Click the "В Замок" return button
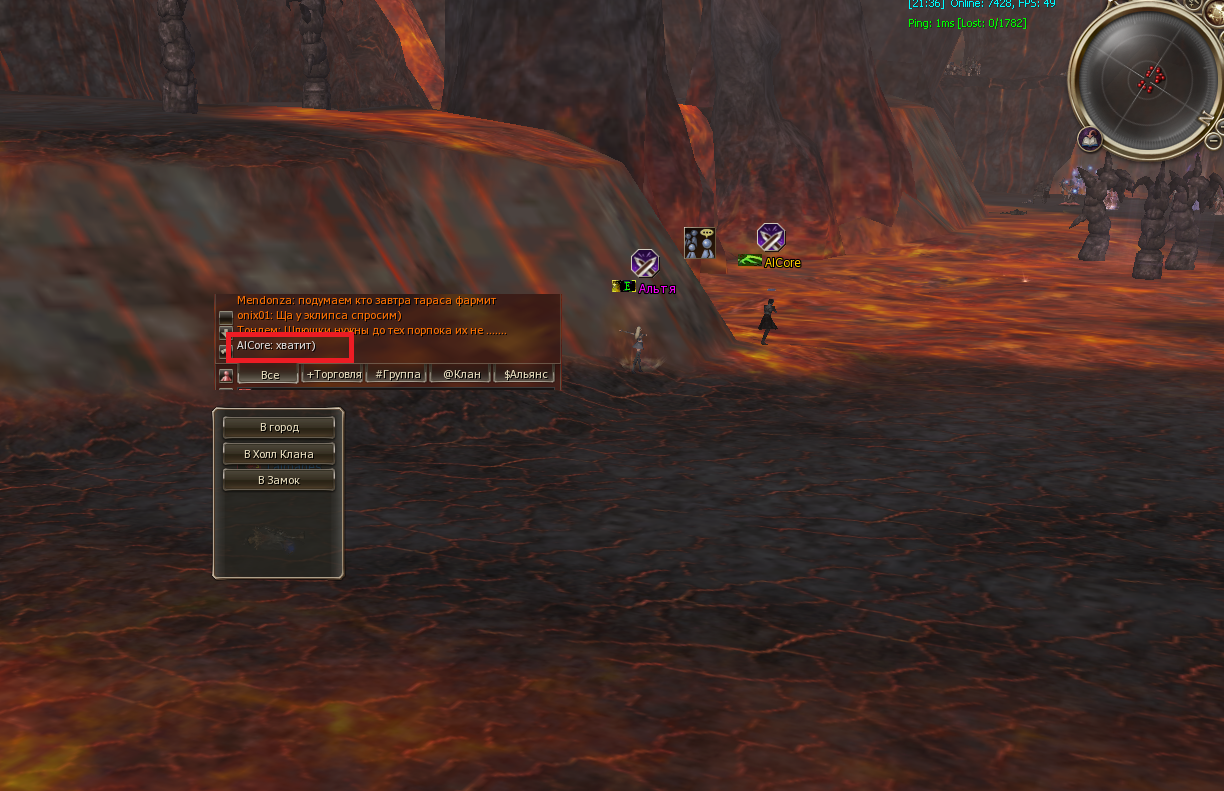Screen dimensions: 1224x791 pos(278,480)
